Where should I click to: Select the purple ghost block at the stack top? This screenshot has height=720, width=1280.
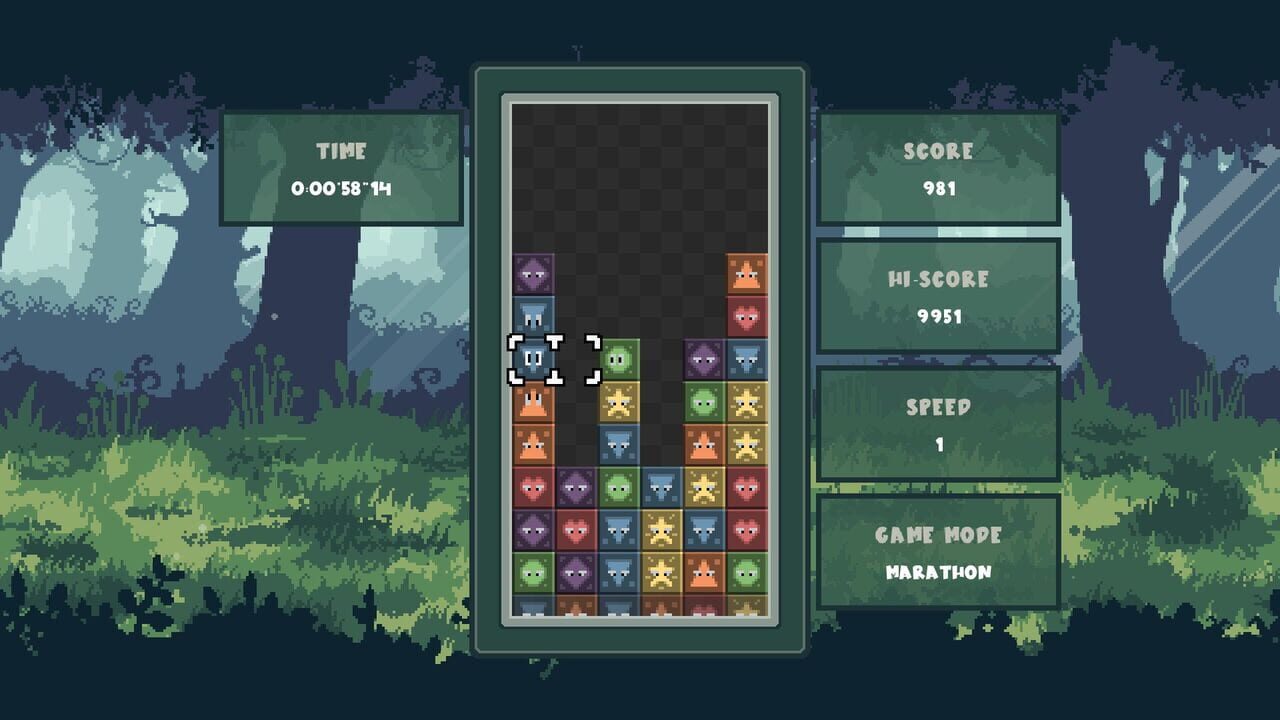coord(533,273)
